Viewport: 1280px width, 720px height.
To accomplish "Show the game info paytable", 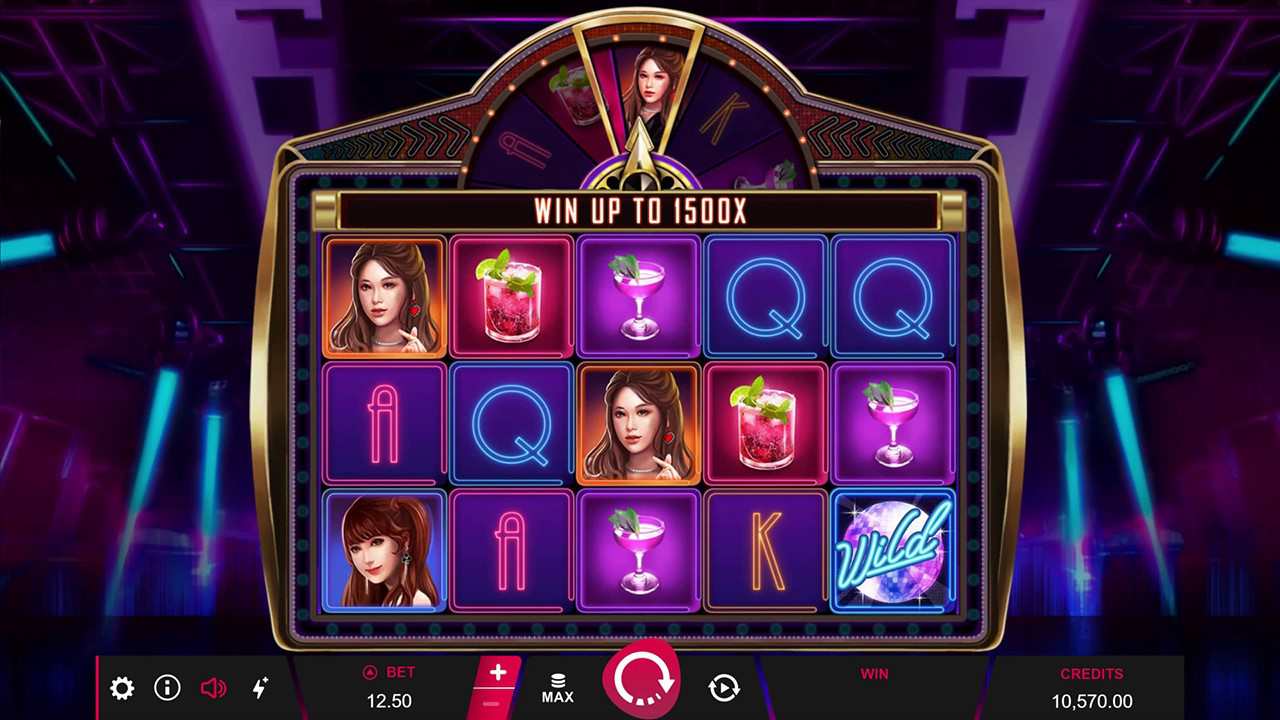I will (x=167, y=687).
